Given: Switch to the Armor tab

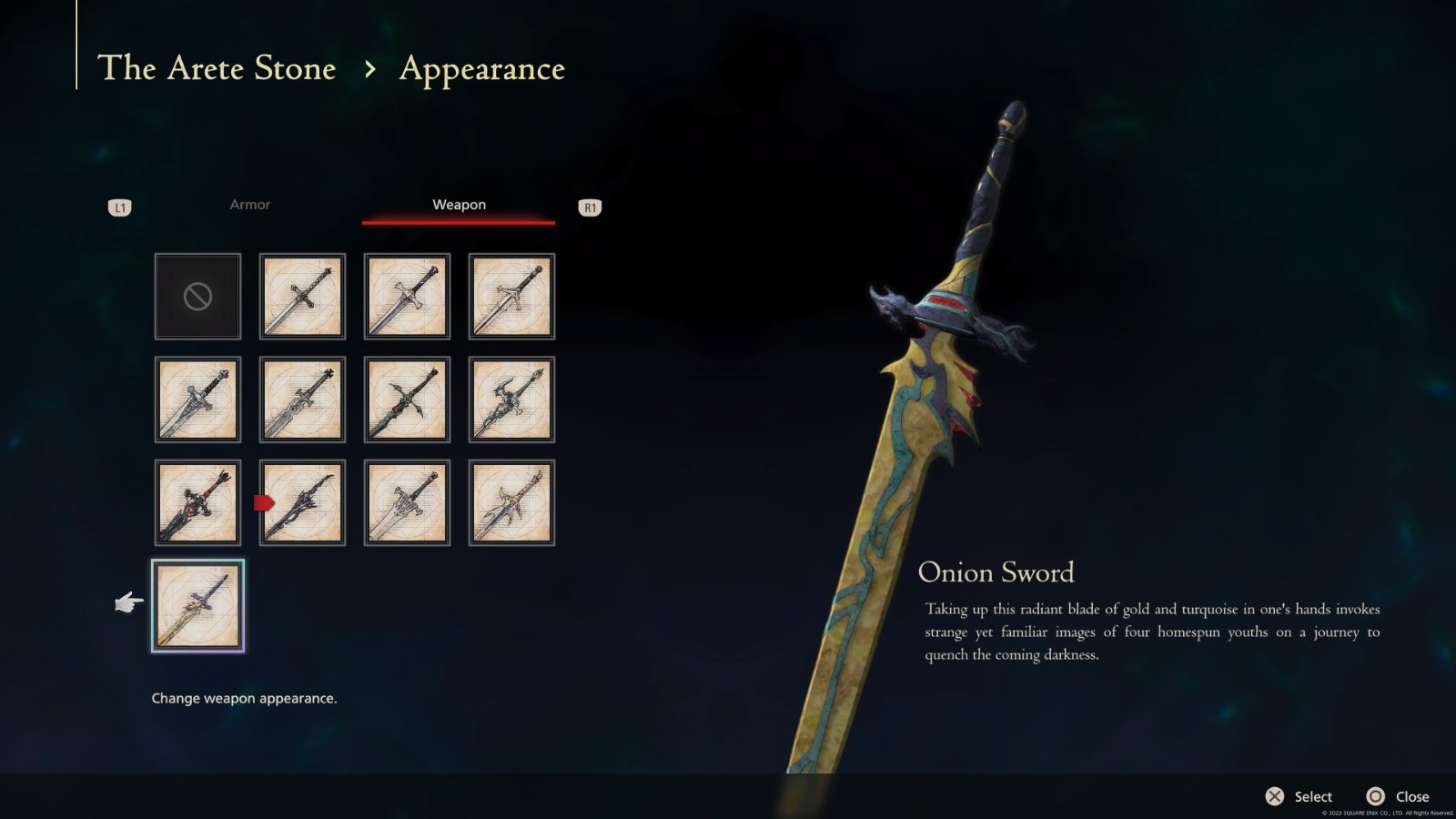Looking at the screenshot, I should 249,205.
